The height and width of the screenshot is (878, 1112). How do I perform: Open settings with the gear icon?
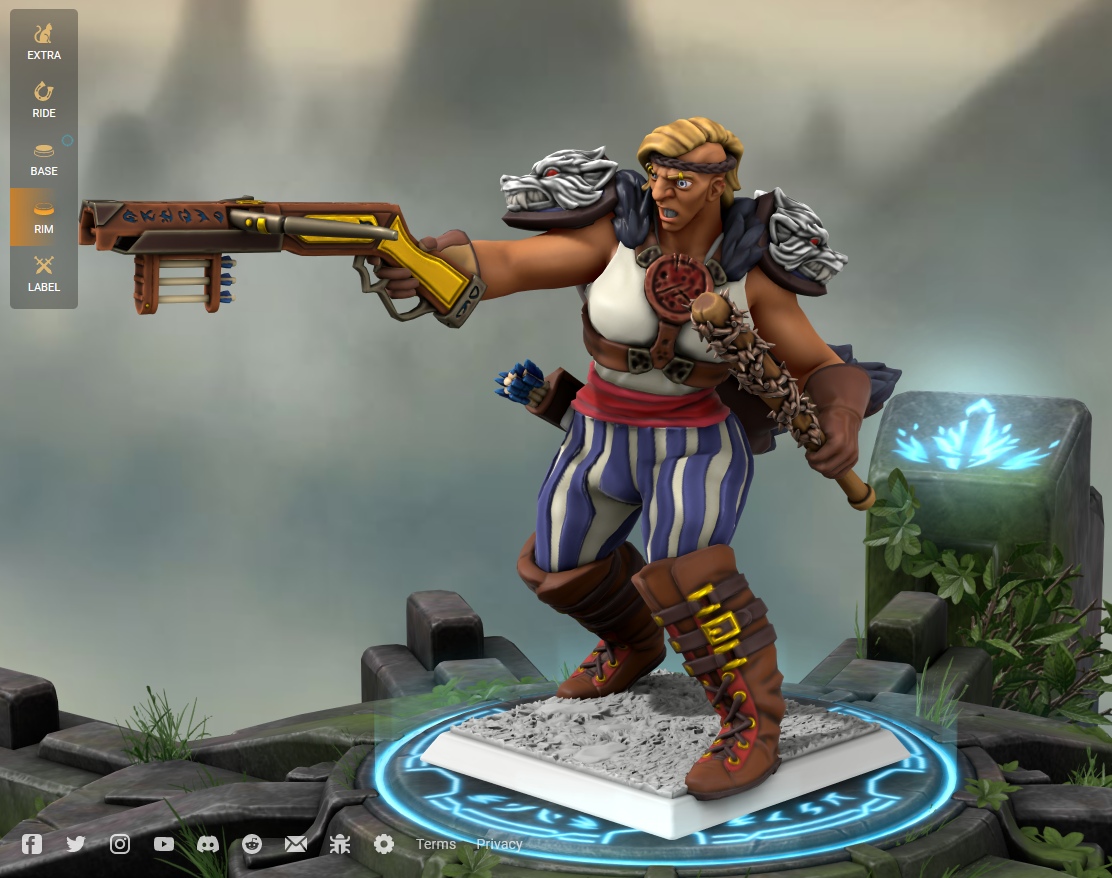(x=384, y=844)
